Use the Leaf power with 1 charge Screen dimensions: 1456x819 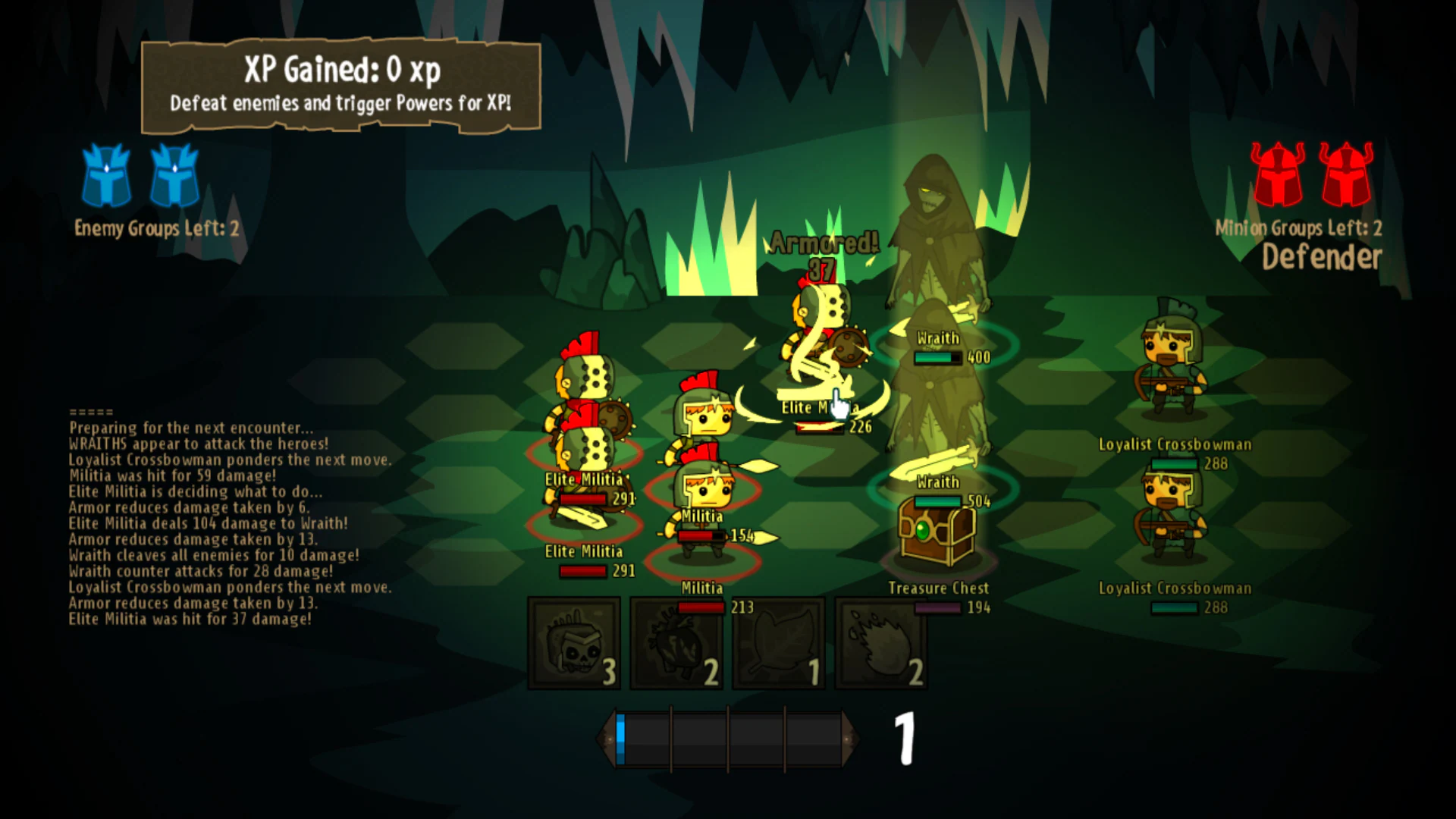[x=777, y=643]
